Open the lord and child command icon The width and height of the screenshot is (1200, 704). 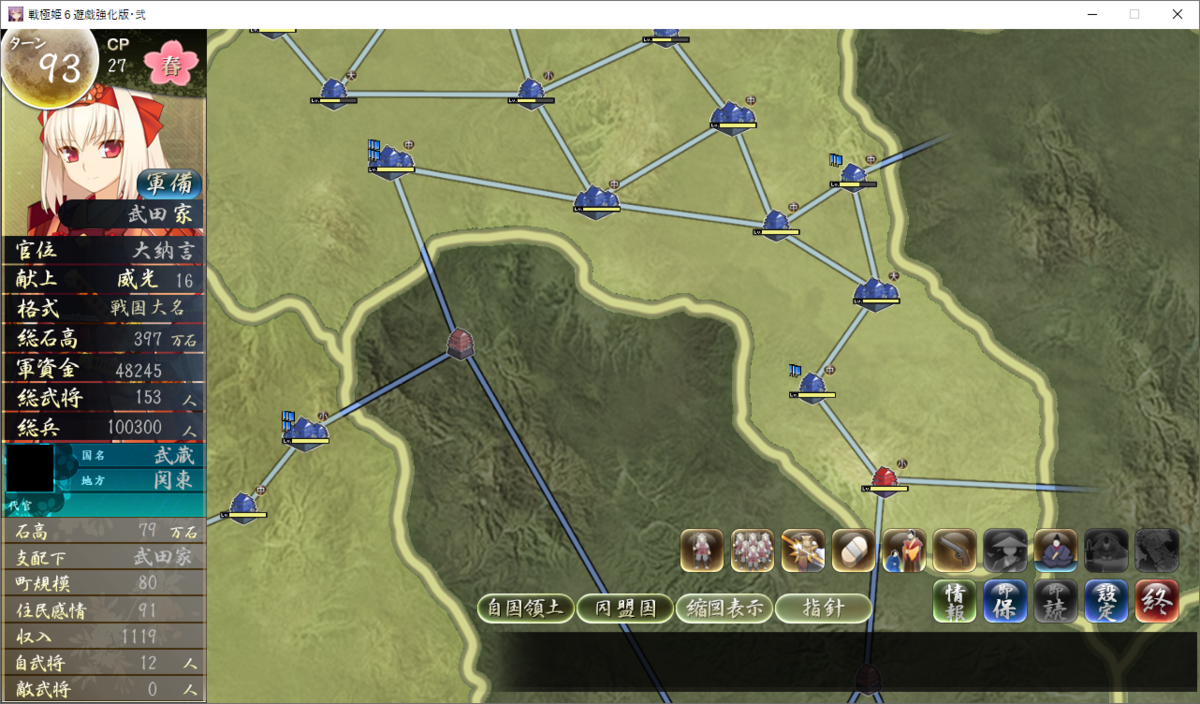point(904,551)
